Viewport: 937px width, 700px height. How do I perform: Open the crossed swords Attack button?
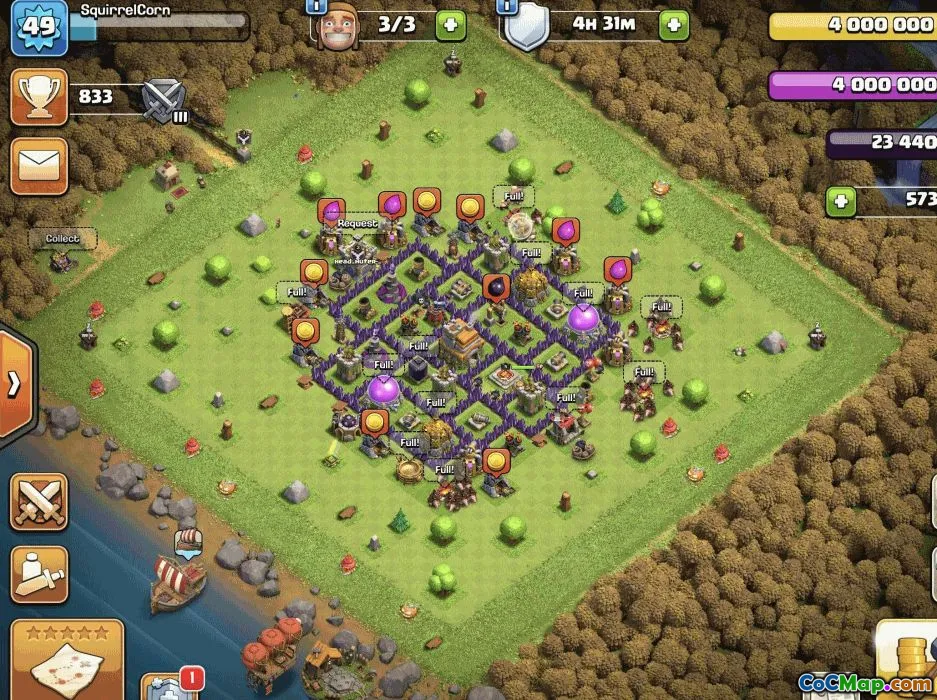coord(39,502)
